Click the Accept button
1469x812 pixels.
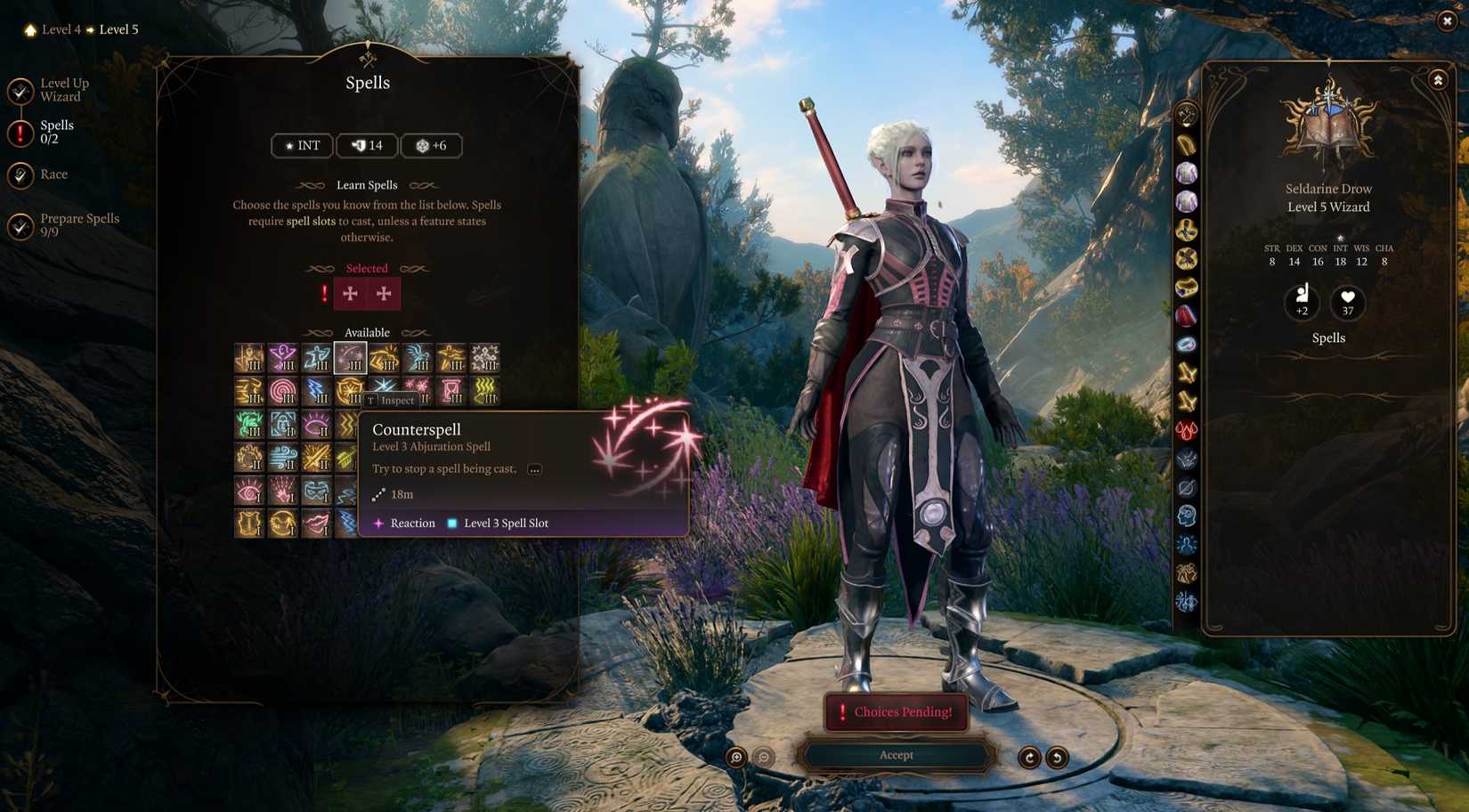[x=896, y=754]
